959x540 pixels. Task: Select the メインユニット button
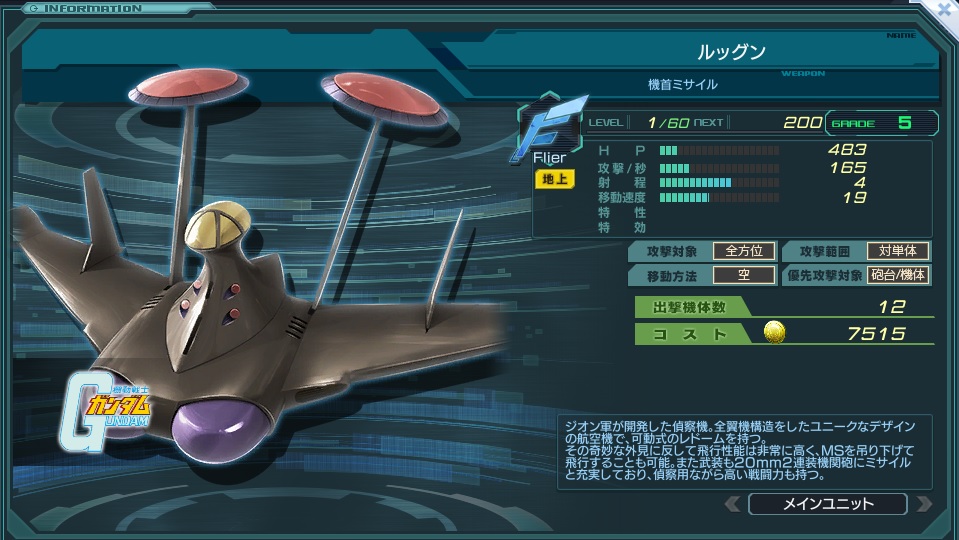coord(827,504)
